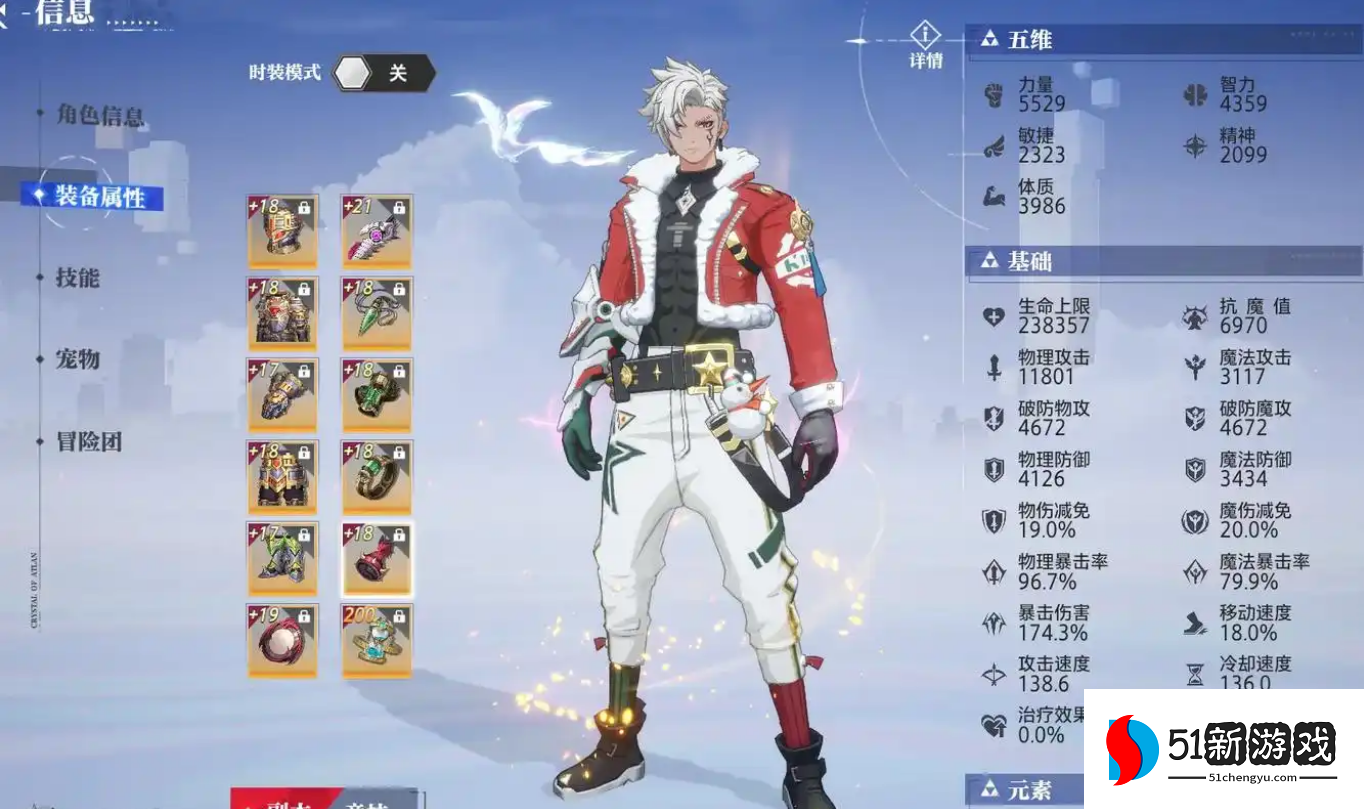1364x809 pixels.
Task: Click the +17 gauntlet equipment icon
Action: 283,394
